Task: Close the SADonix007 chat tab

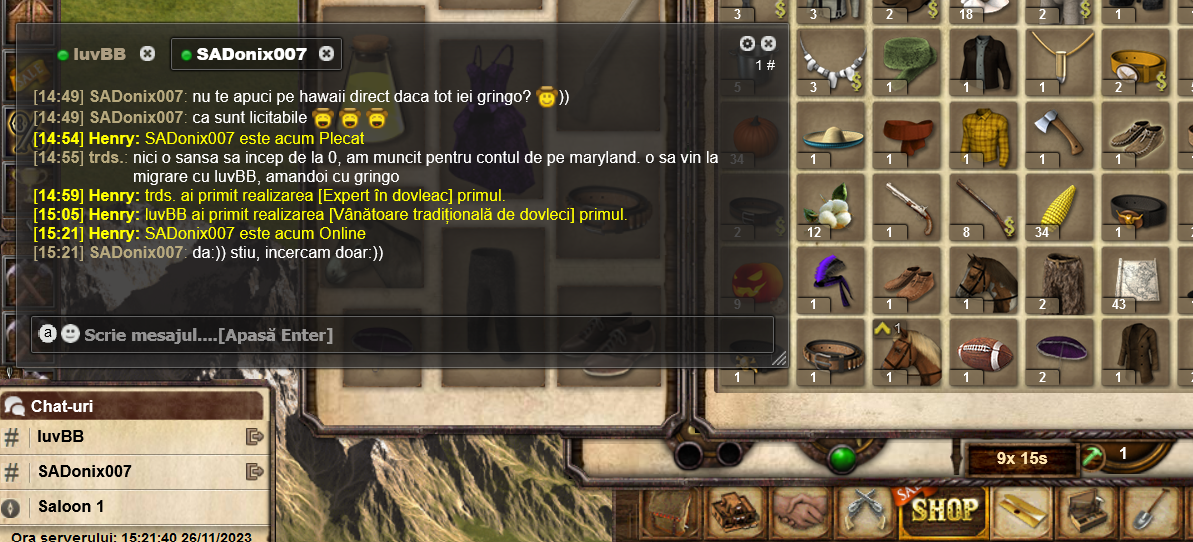Action: [x=327, y=54]
